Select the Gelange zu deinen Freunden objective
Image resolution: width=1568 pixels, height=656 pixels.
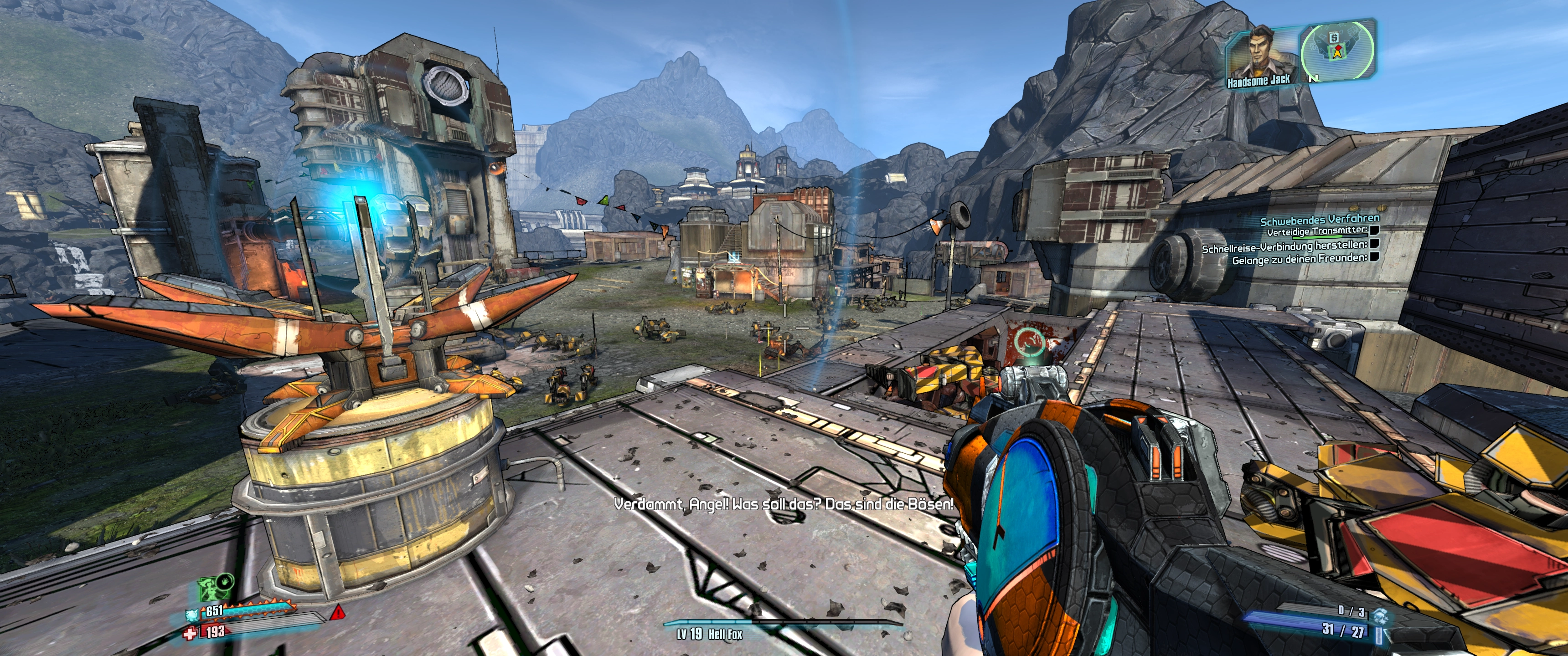coord(1299,259)
